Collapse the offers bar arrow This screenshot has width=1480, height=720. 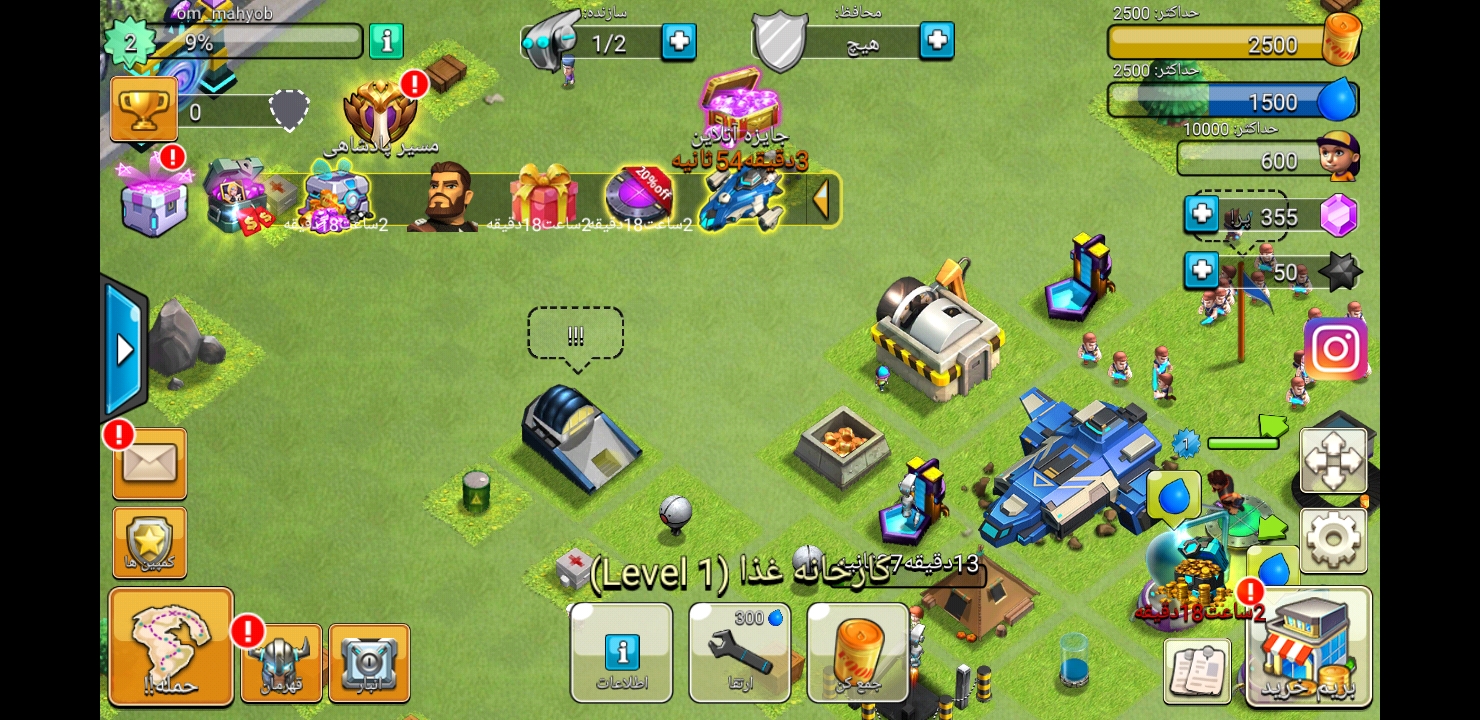click(x=822, y=199)
